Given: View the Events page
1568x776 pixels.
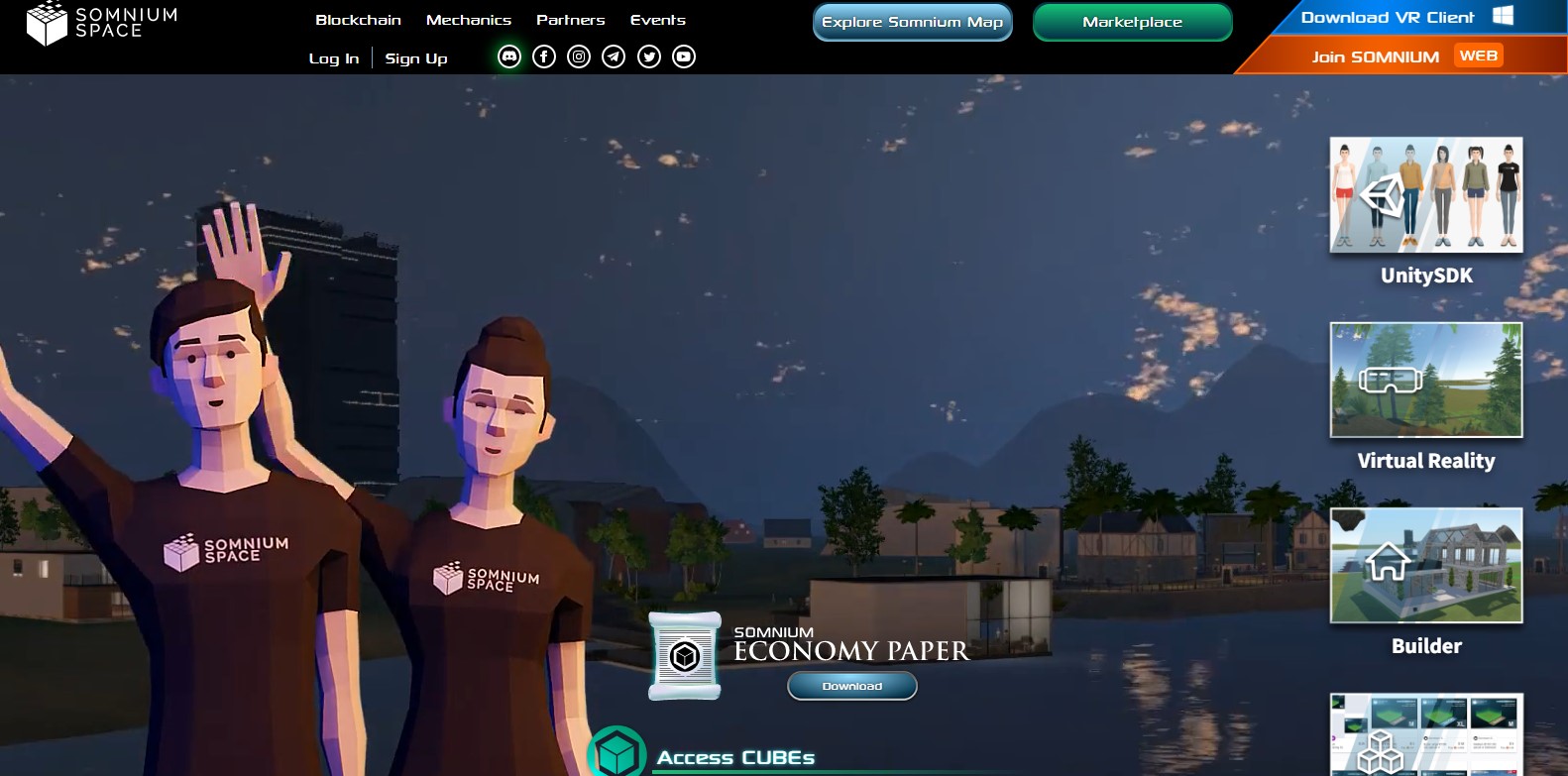Looking at the screenshot, I should 658,20.
